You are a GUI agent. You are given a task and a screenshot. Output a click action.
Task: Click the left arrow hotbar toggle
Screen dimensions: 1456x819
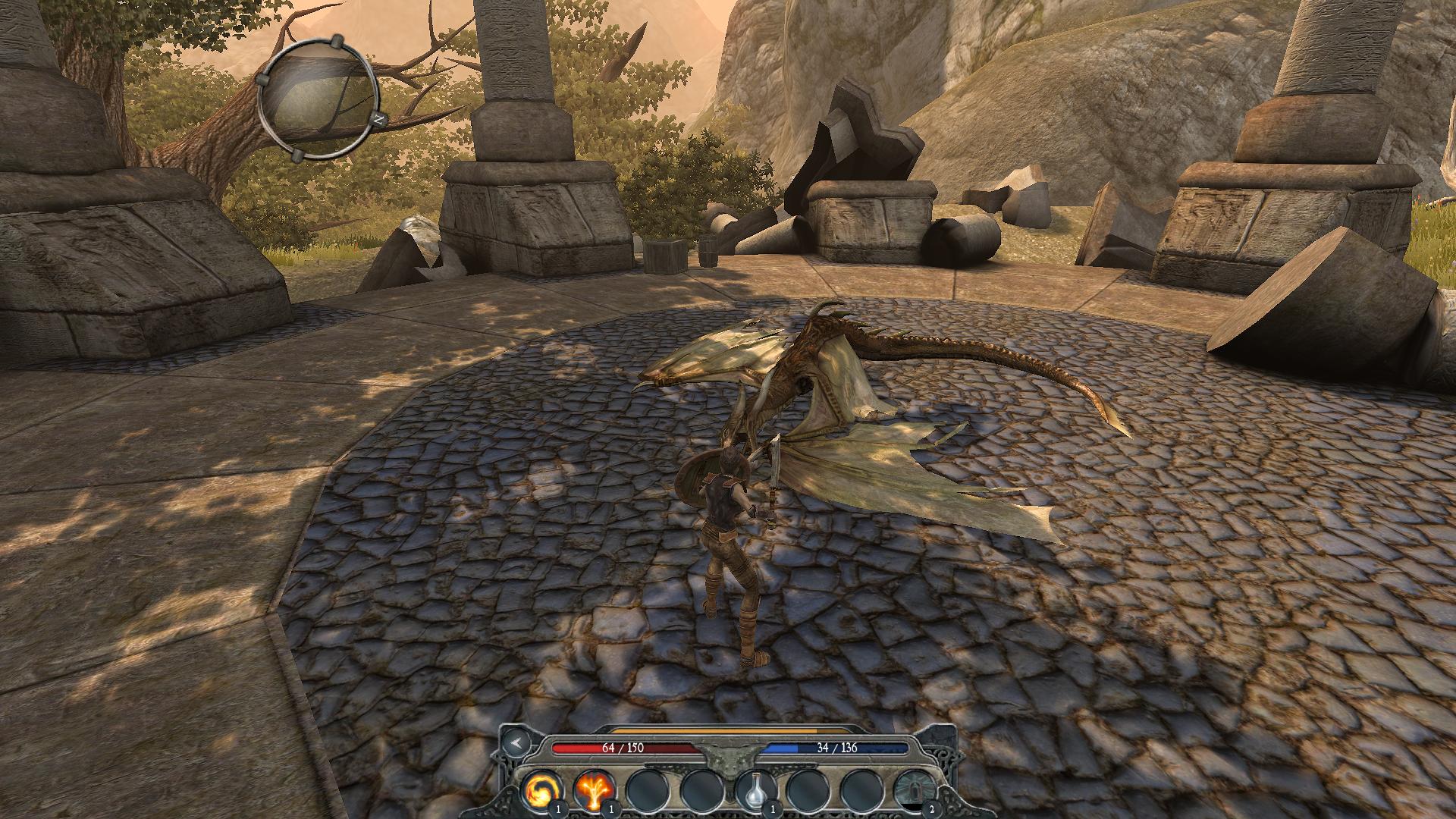click(515, 743)
